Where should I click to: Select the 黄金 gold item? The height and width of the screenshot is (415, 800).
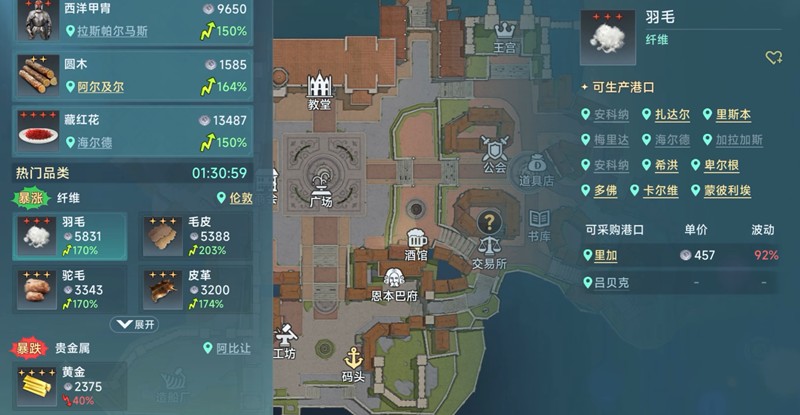(70, 385)
